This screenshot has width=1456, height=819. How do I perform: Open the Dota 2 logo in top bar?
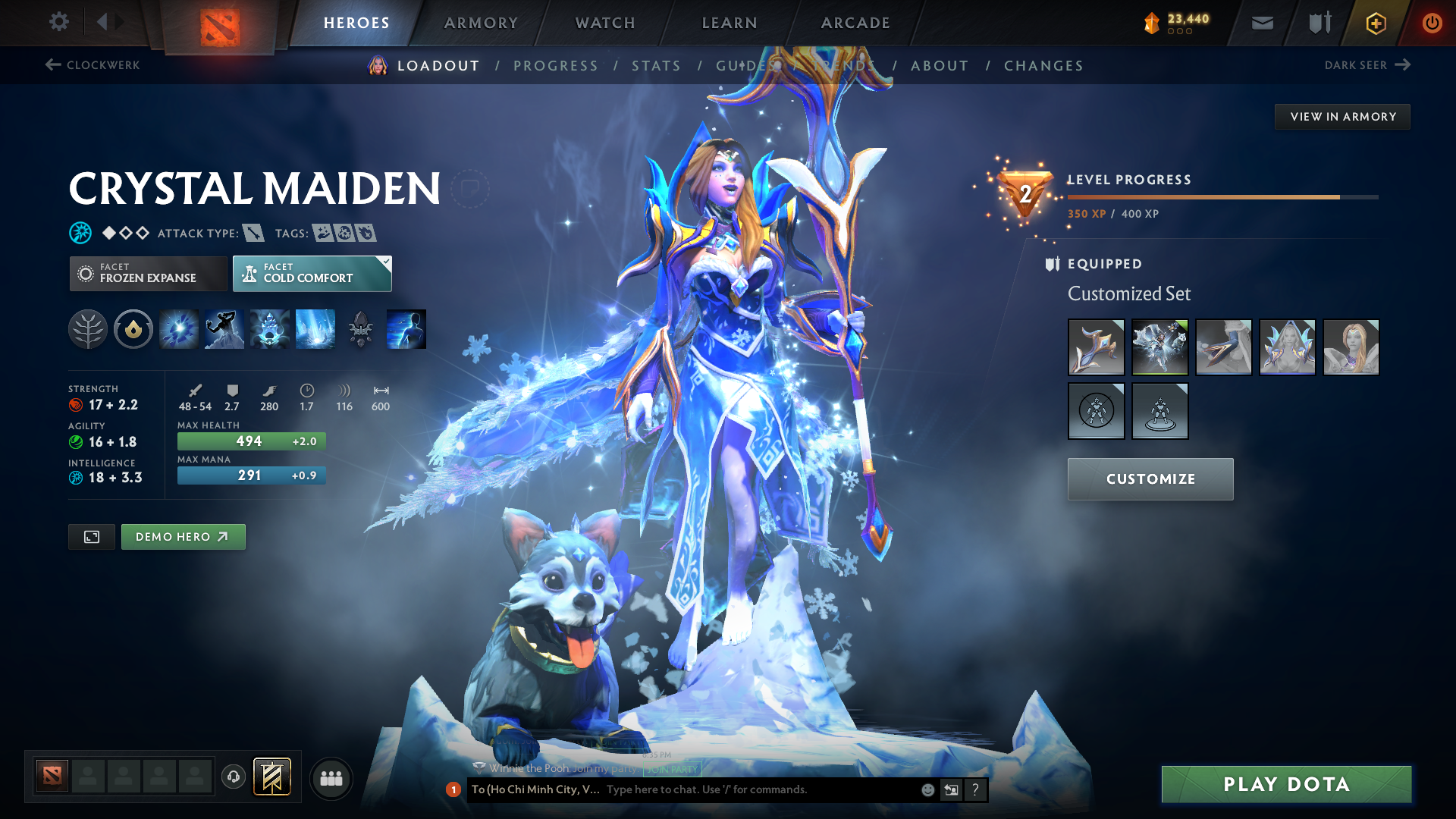coord(221,23)
